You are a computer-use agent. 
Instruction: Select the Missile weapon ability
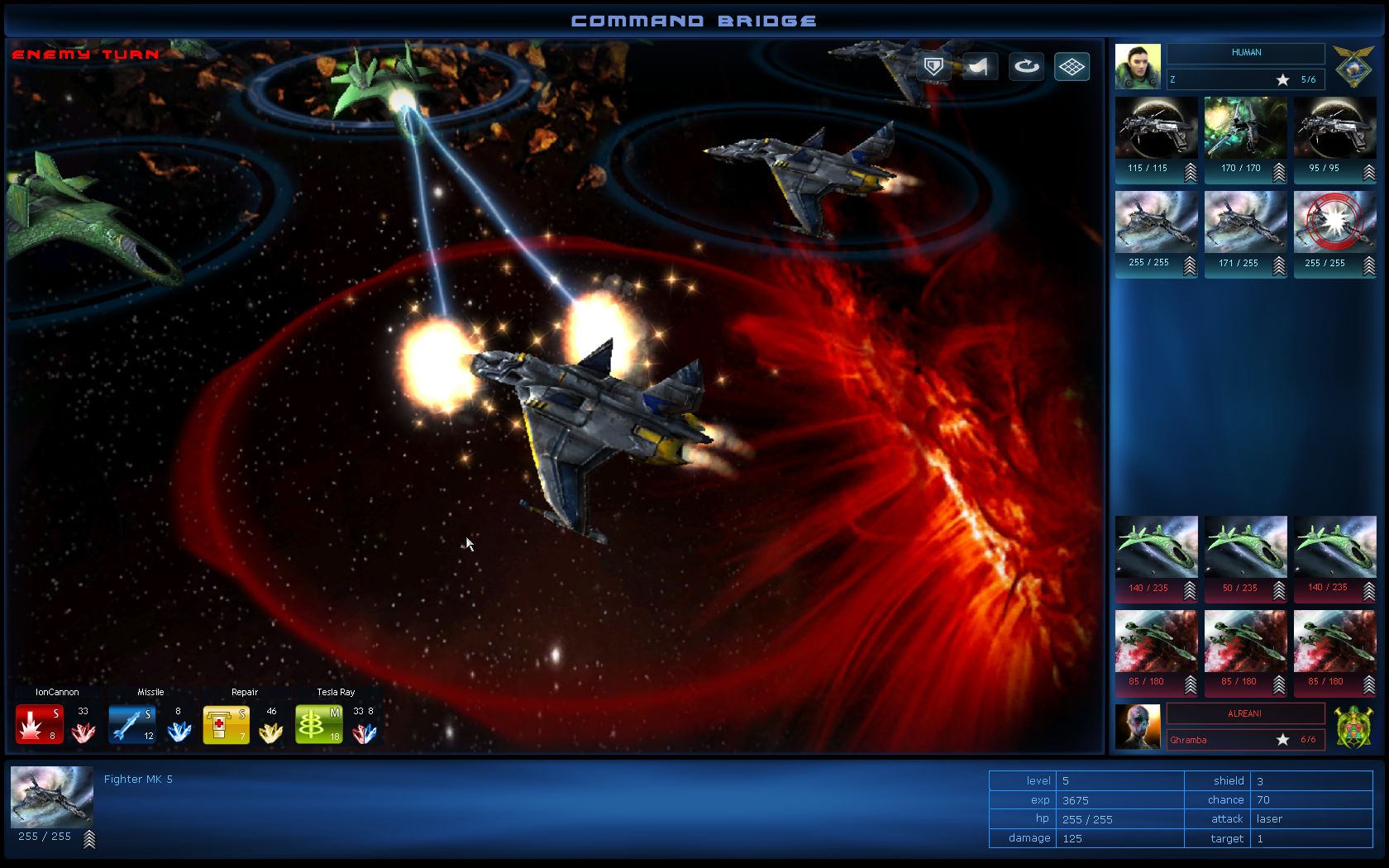[x=131, y=722]
